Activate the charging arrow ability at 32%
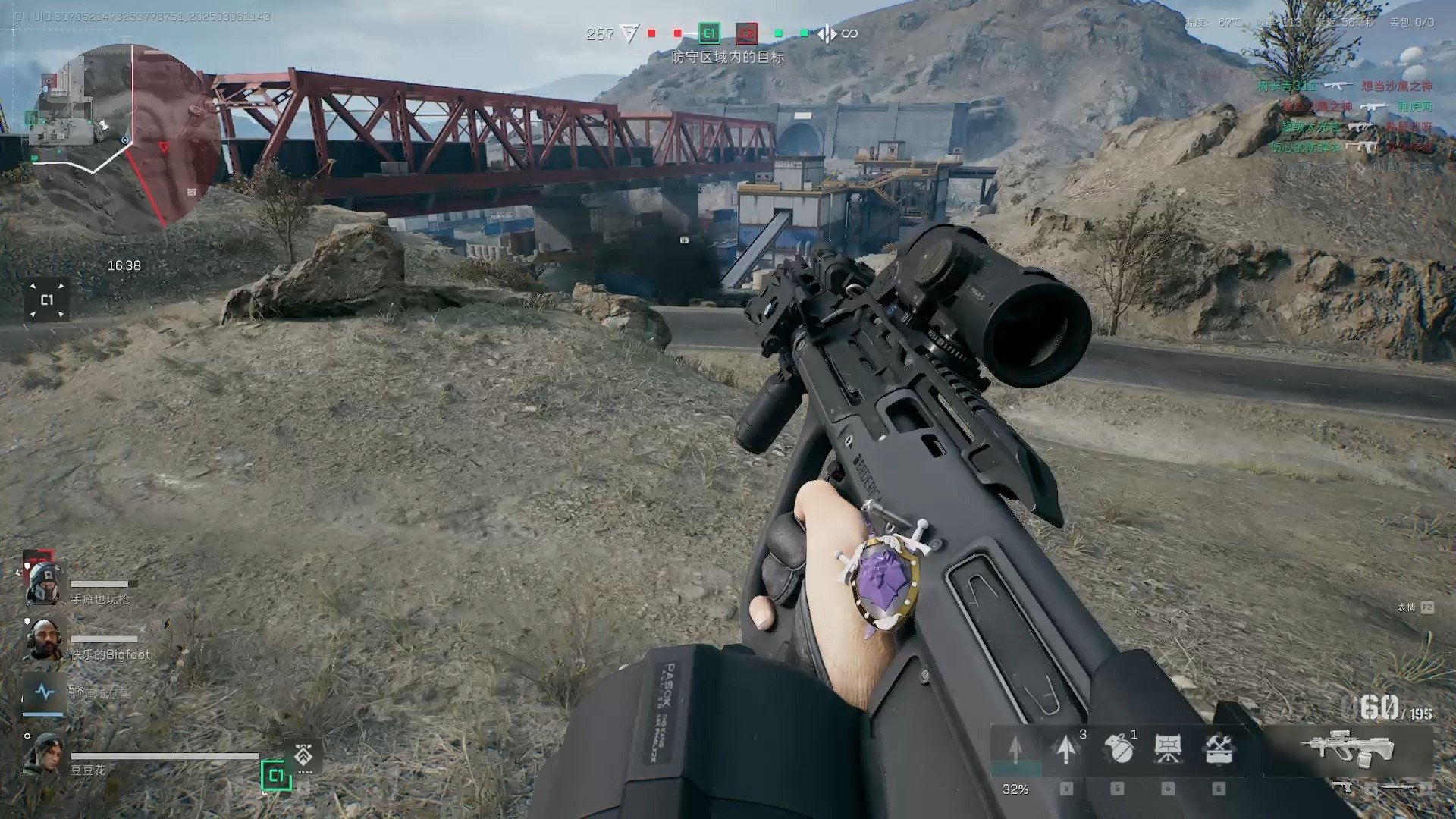This screenshot has width=1456, height=819. tap(1015, 749)
